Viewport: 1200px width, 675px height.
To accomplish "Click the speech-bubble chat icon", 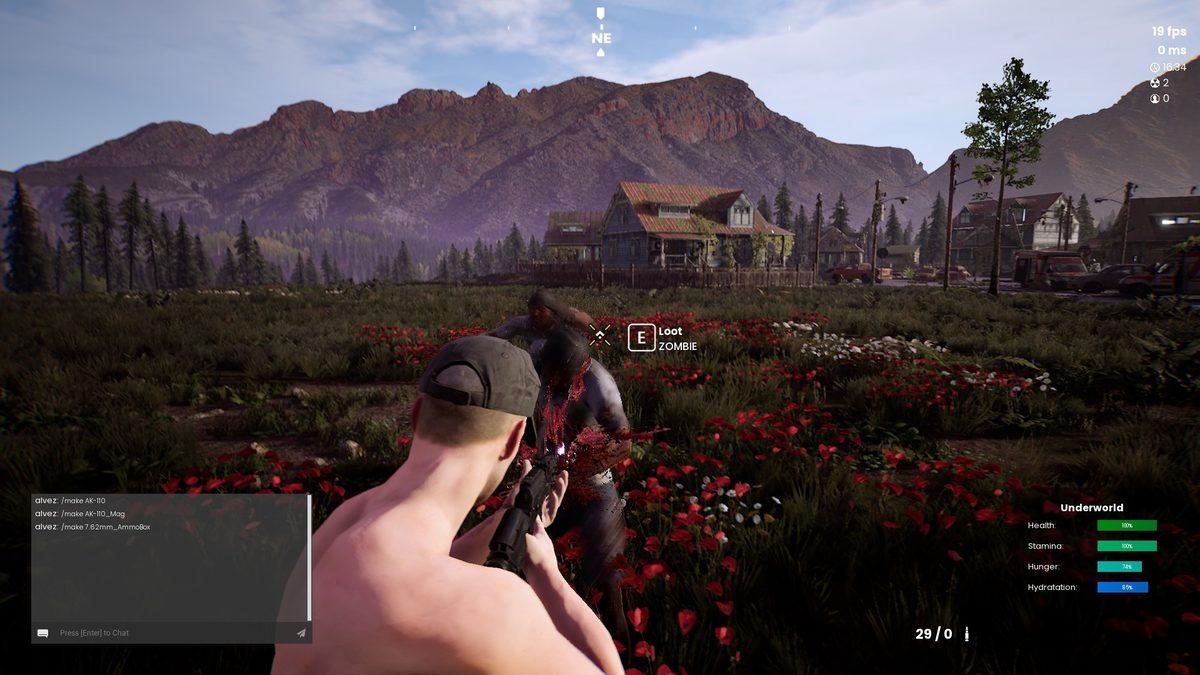I will coord(43,633).
